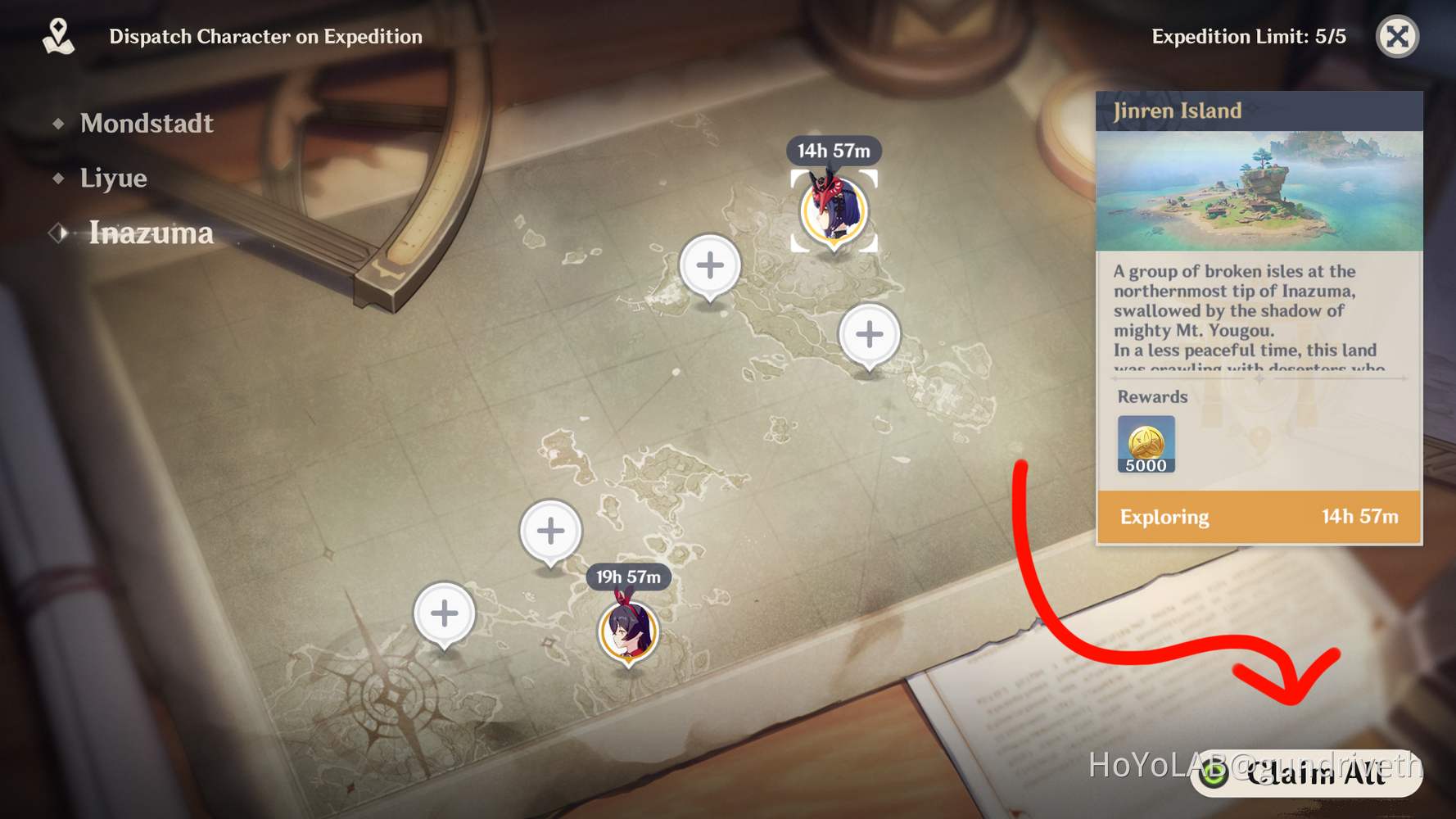This screenshot has height=819, width=1456.
Task: Click the Jinren Island title on the details card
Action: [1177, 111]
